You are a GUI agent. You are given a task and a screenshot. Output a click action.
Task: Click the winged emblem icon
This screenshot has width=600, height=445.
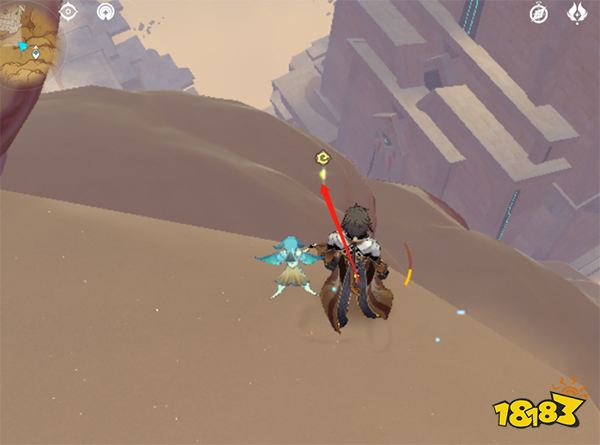[577, 13]
